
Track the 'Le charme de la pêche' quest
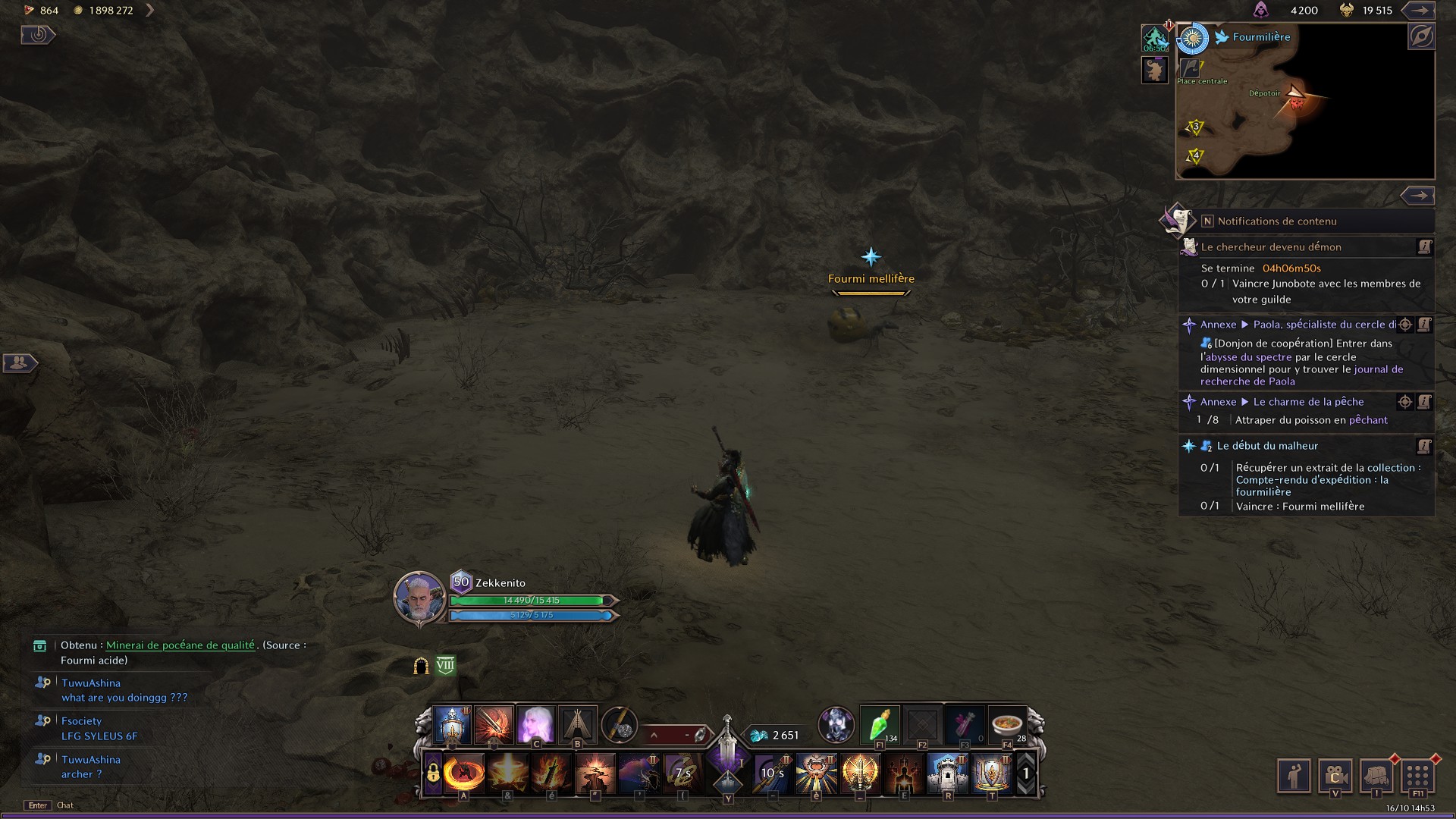1404,402
